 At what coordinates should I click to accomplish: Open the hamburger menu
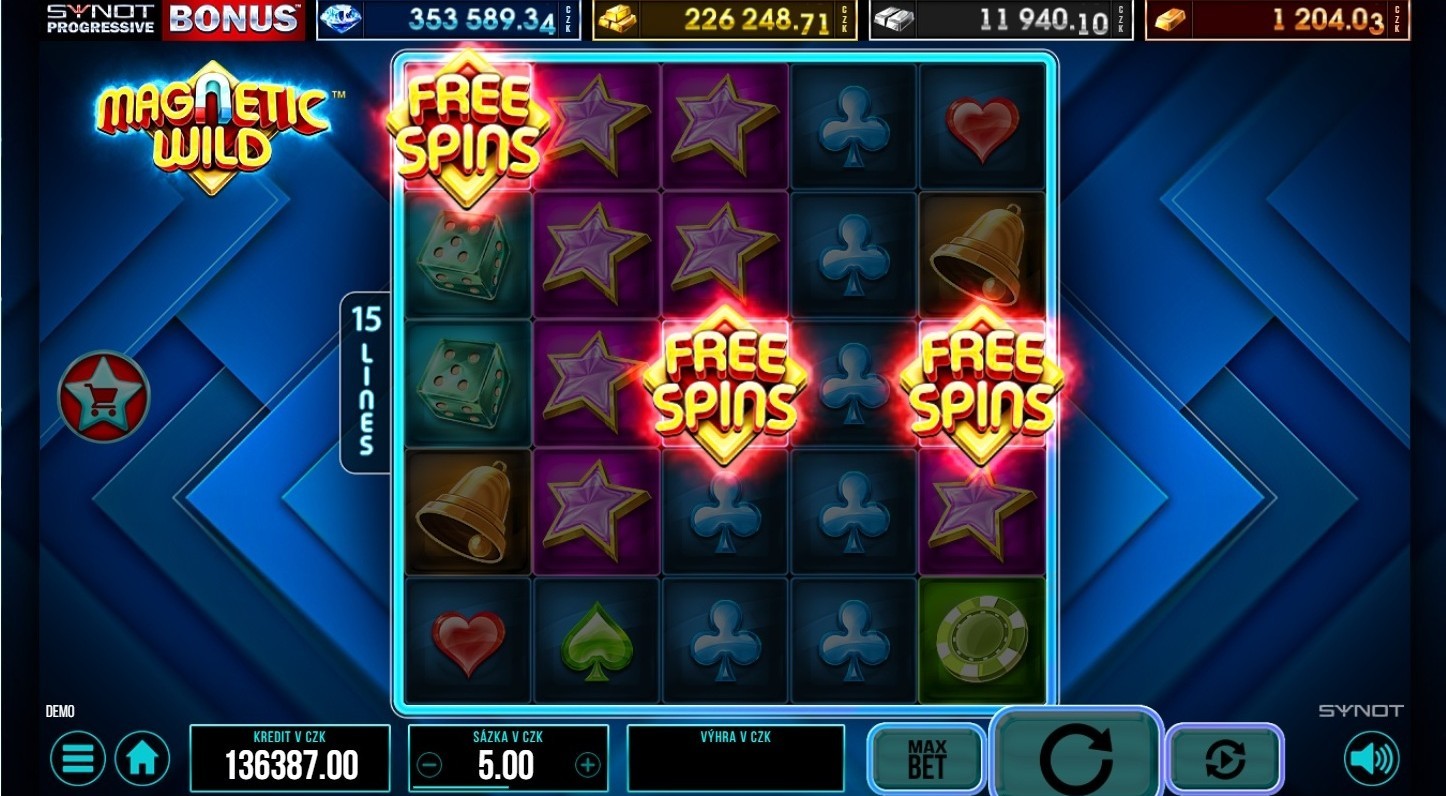coord(78,760)
